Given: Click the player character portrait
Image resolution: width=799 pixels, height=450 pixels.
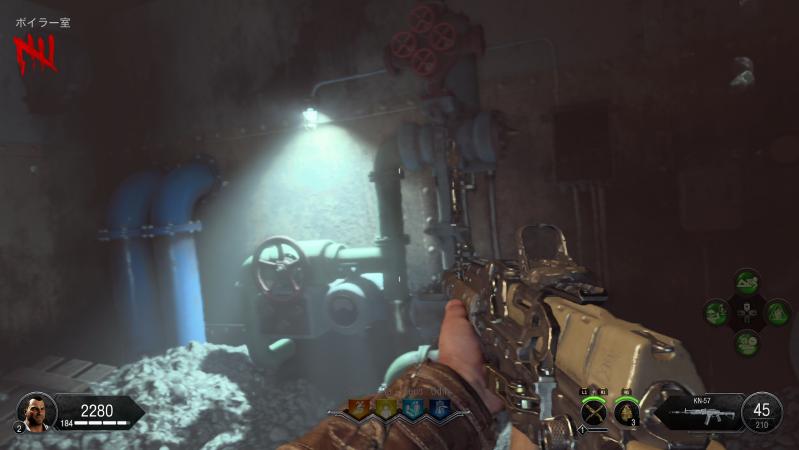Looking at the screenshot, I should [36, 410].
